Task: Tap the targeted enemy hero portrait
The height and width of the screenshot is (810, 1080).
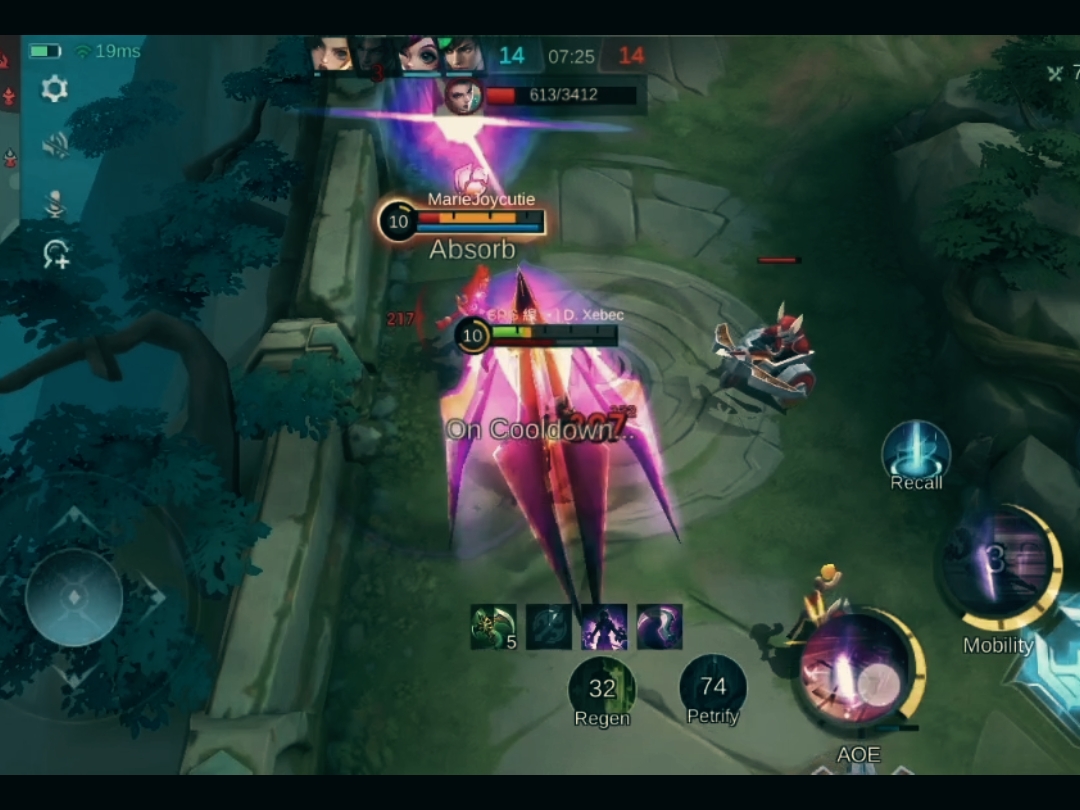Action: 463,97
